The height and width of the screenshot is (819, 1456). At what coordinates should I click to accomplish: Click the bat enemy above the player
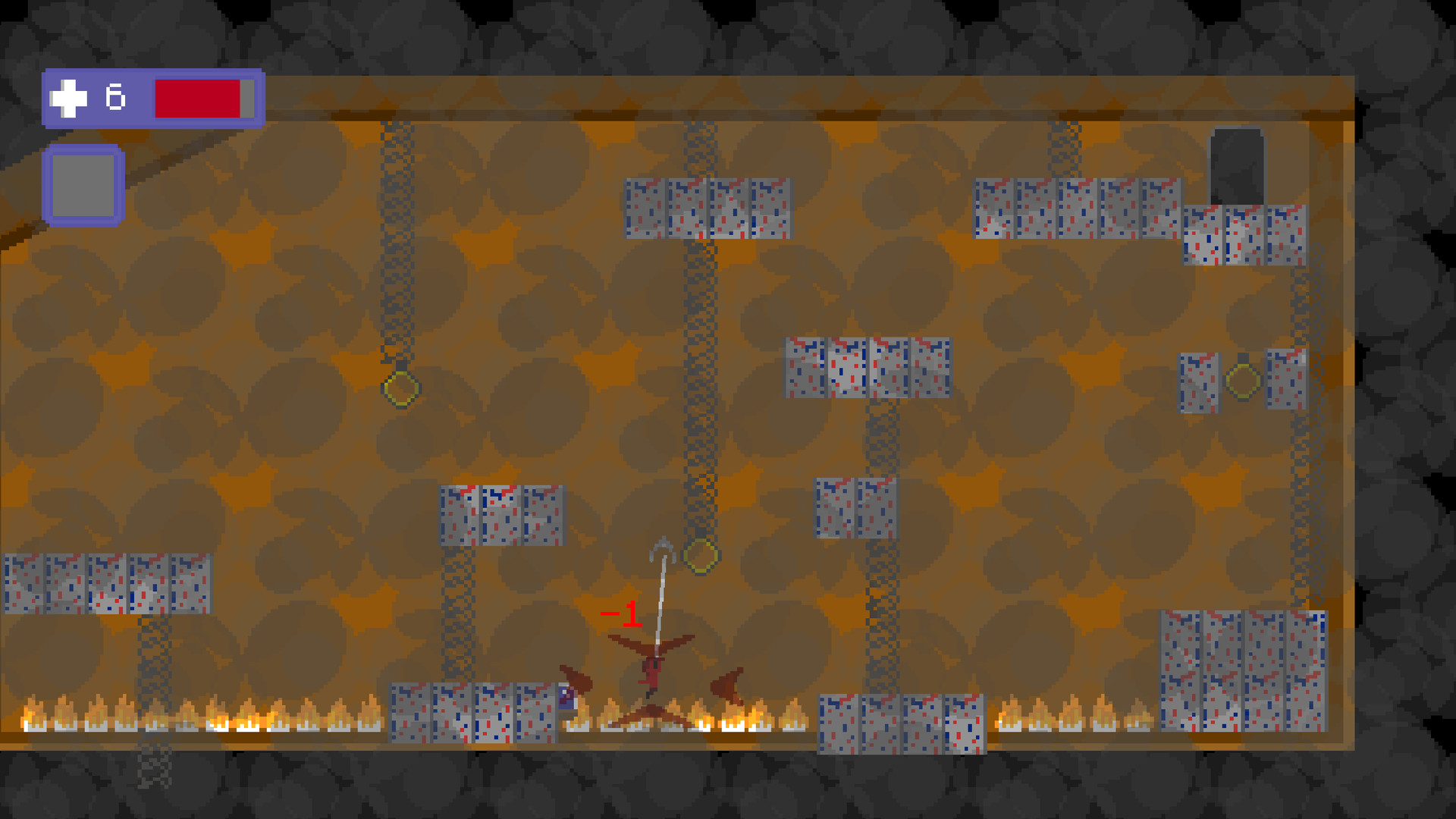(652, 646)
